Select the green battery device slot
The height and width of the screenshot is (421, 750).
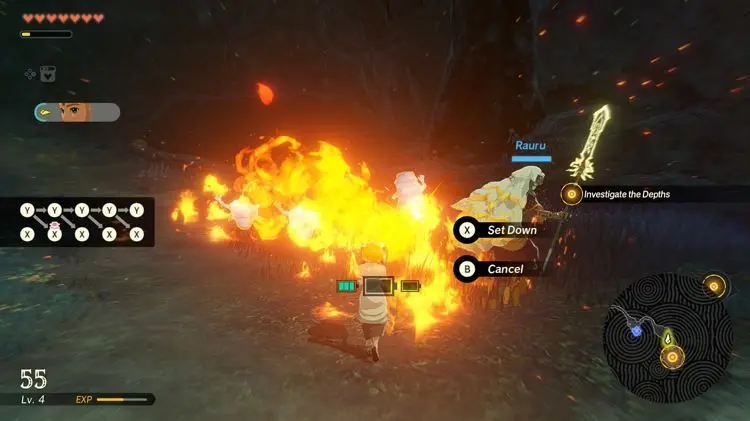(x=346, y=286)
